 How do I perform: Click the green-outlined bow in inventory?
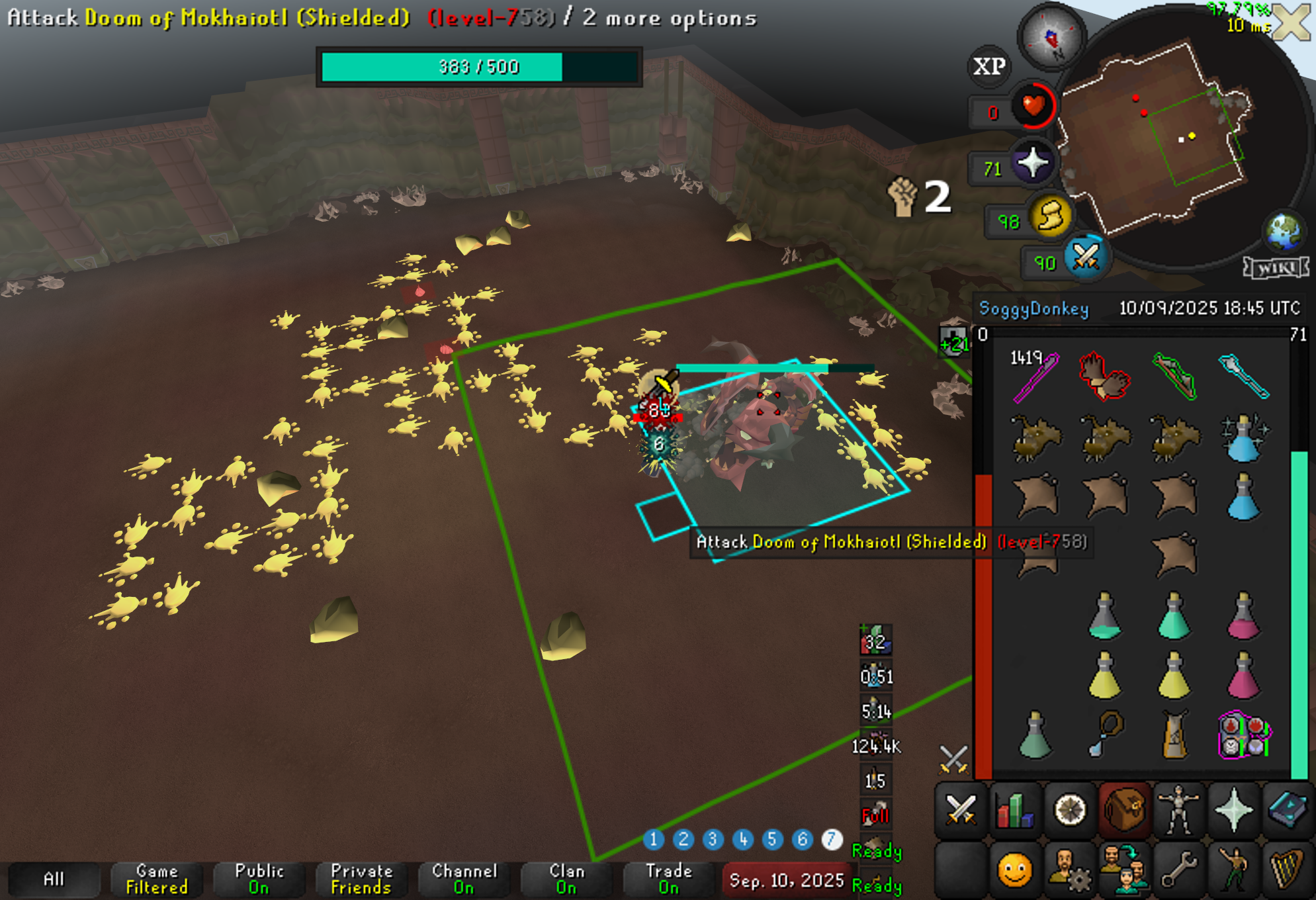pos(1174,376)
